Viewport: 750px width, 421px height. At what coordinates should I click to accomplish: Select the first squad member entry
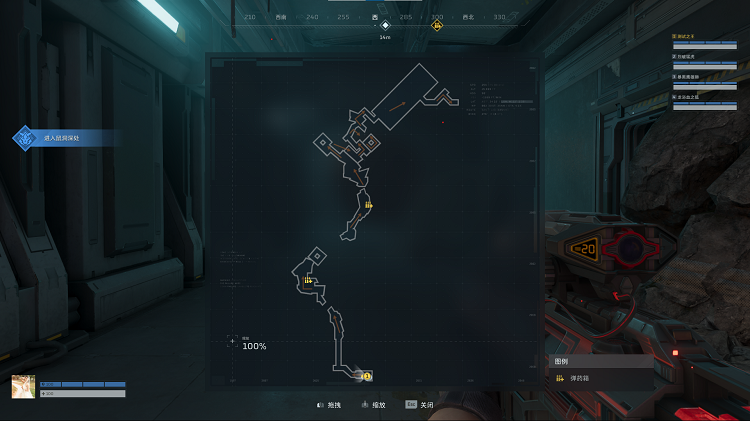tap(710, 40)
